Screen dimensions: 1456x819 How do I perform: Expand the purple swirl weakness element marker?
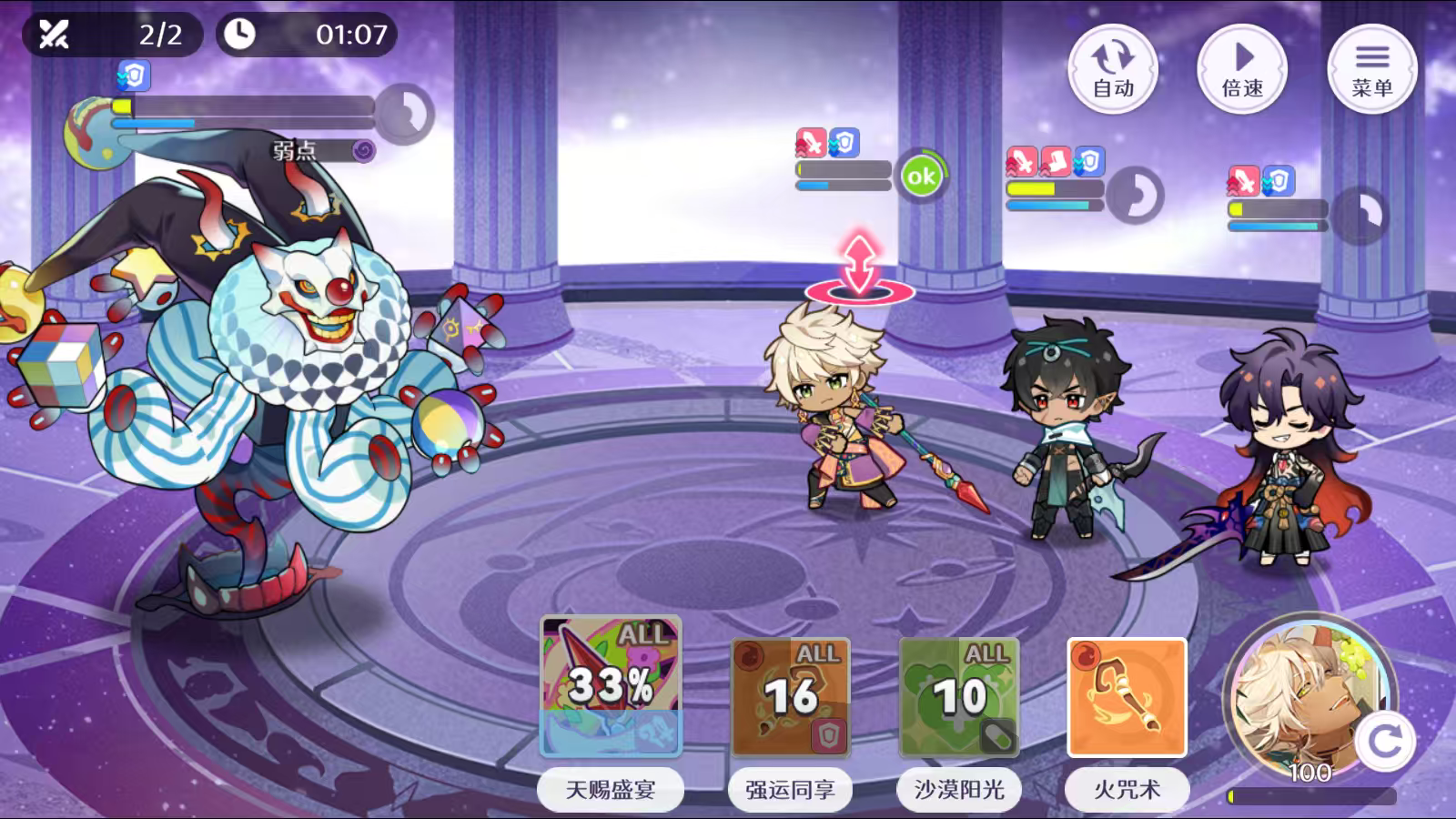click(364, 151)
